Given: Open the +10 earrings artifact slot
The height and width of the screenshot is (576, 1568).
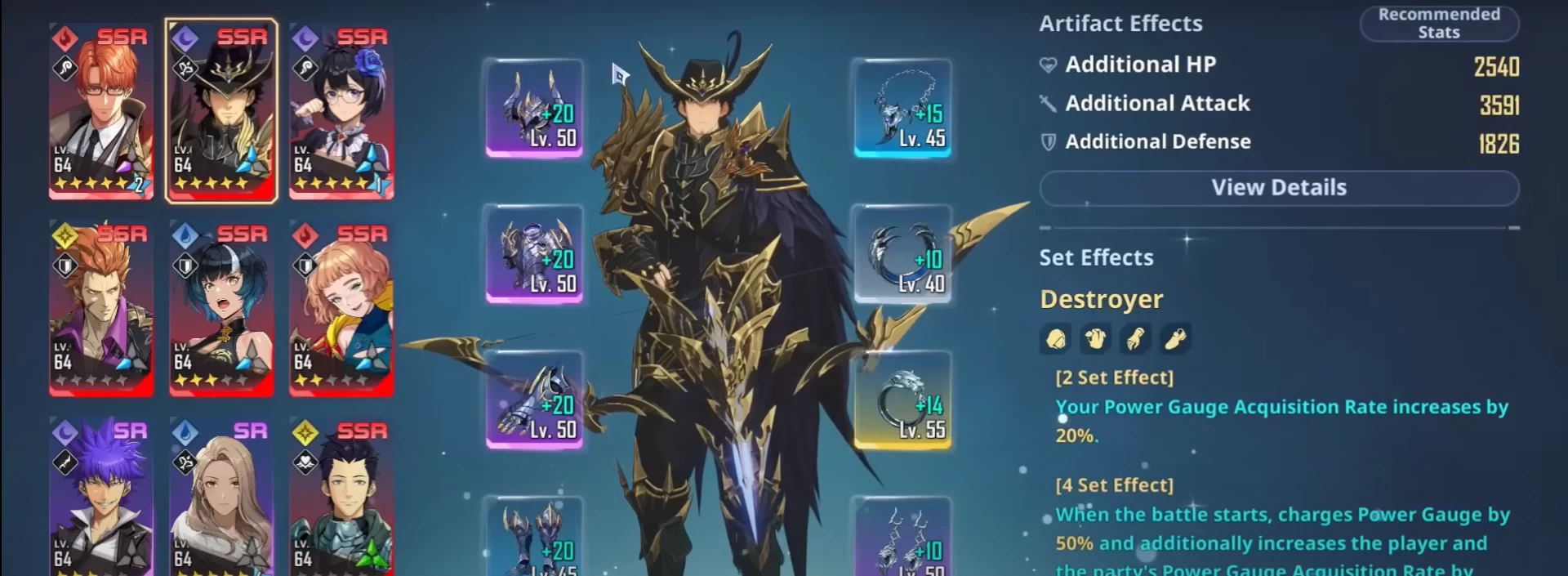Looking at the screenshot, I should (x=902, y=538).
